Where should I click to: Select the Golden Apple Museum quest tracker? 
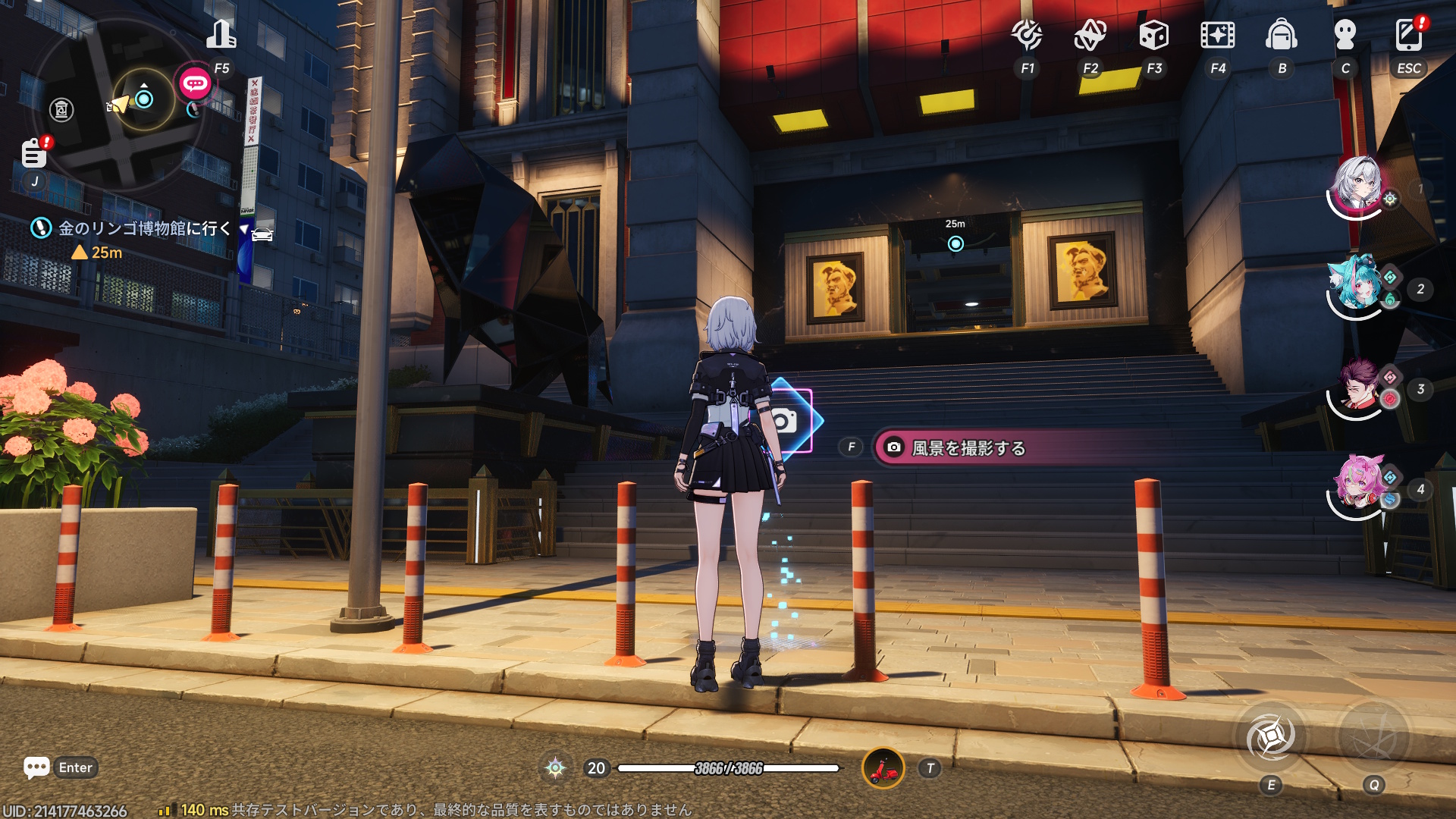144,228
